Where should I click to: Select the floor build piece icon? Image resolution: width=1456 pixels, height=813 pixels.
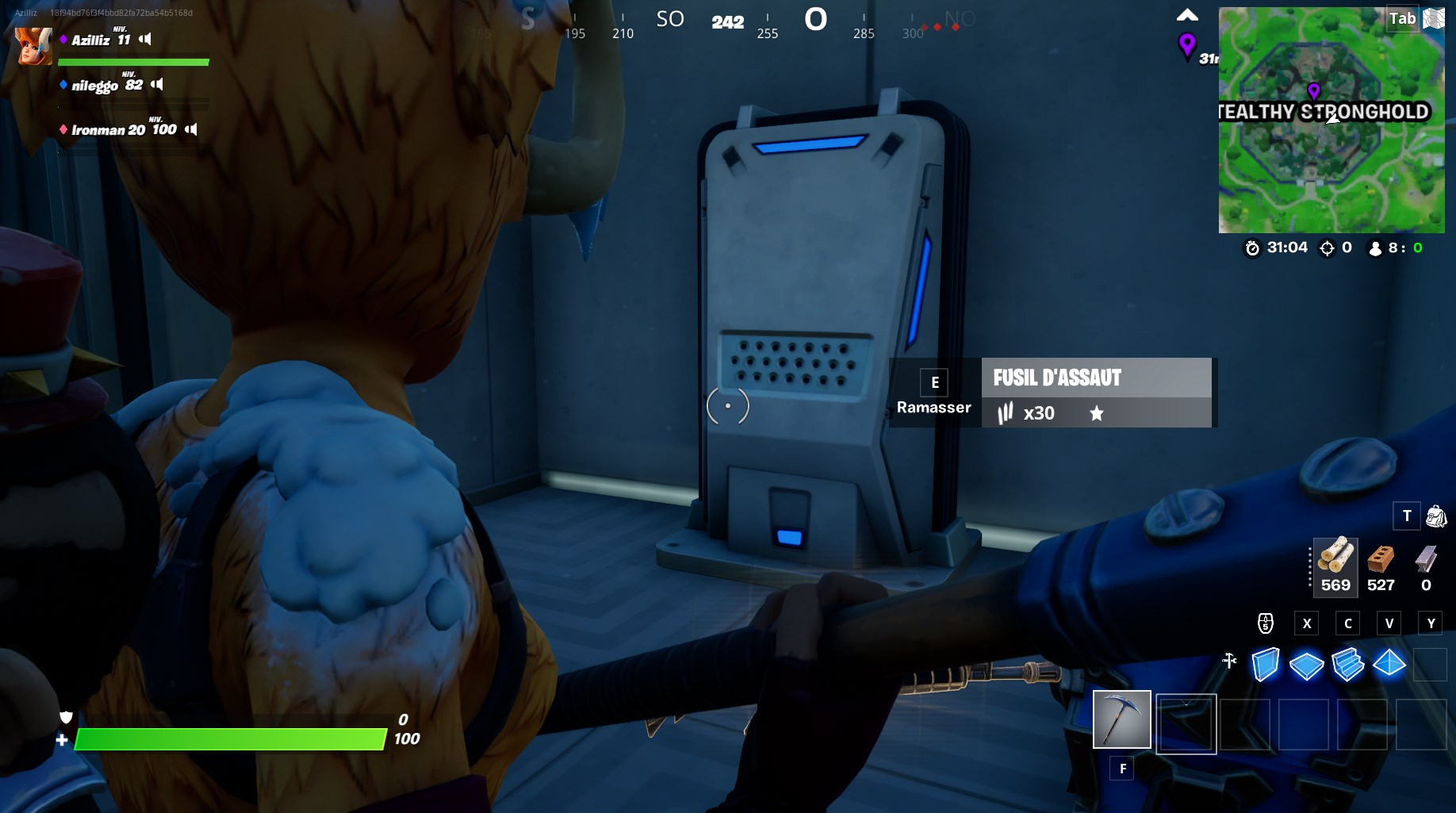click(x=1307, y=665)
